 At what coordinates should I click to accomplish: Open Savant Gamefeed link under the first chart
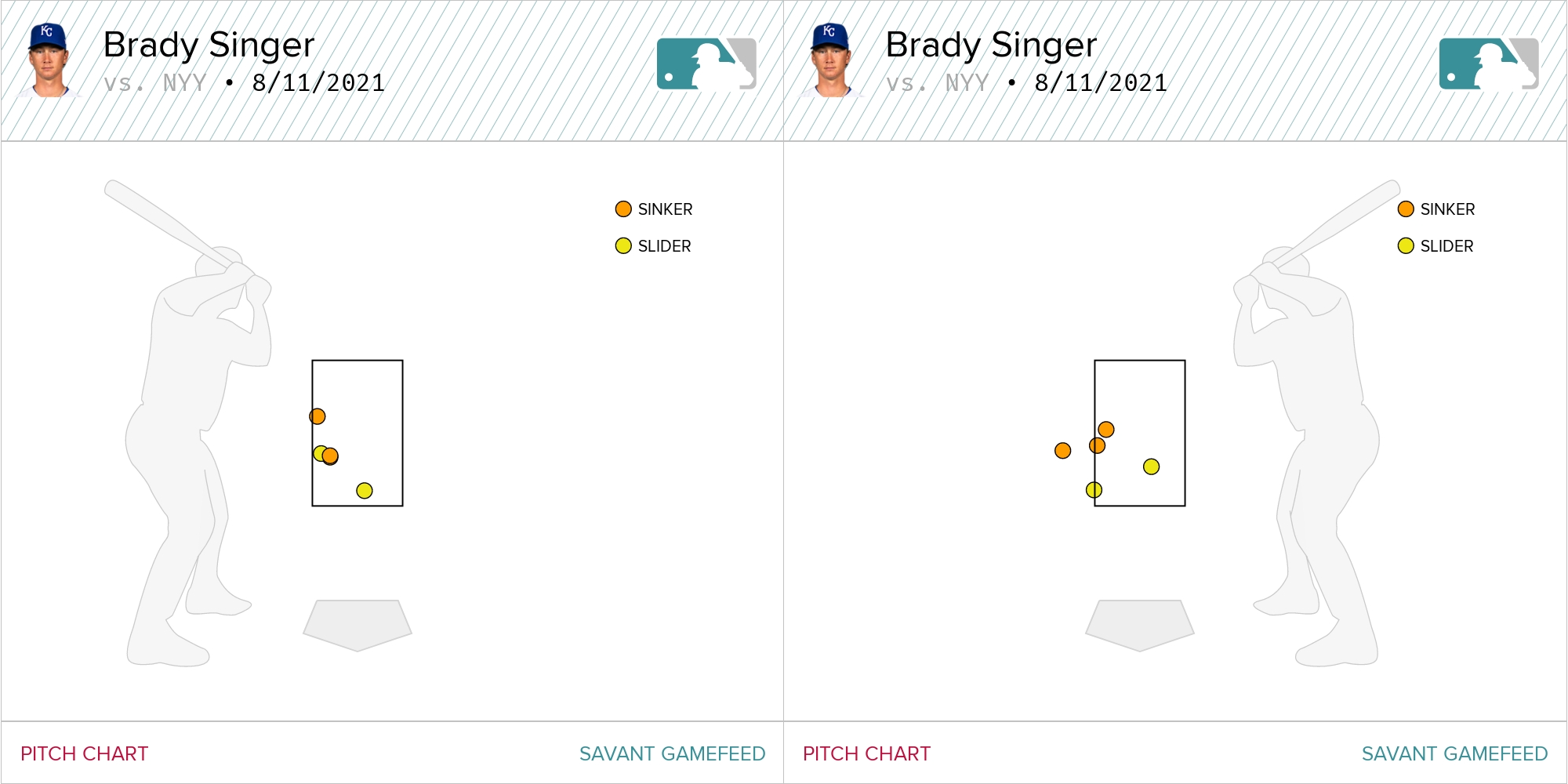pos(672,753)
